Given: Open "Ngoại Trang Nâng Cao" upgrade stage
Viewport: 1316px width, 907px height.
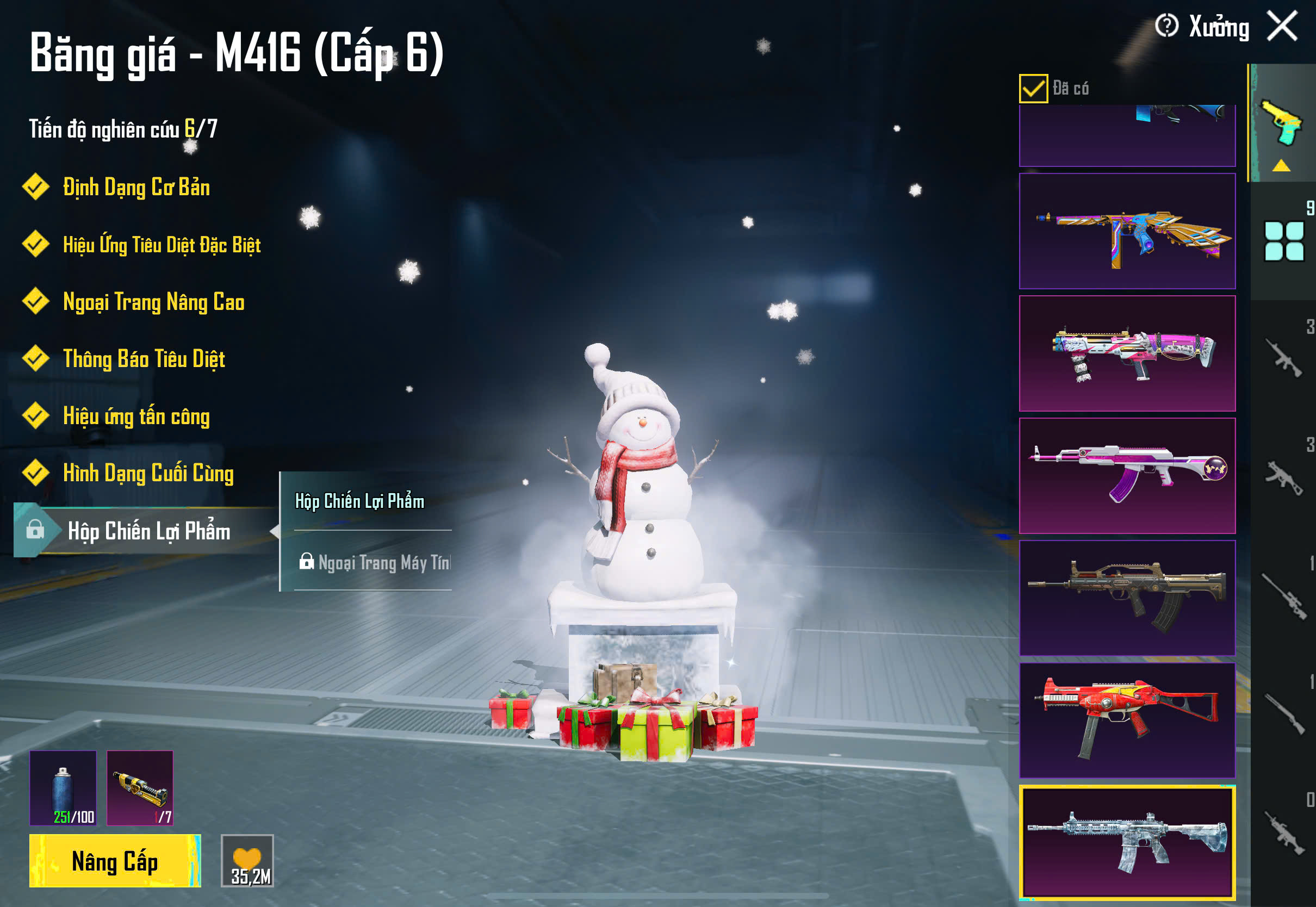Looking at the screenshot, I should tap(153, 302).
